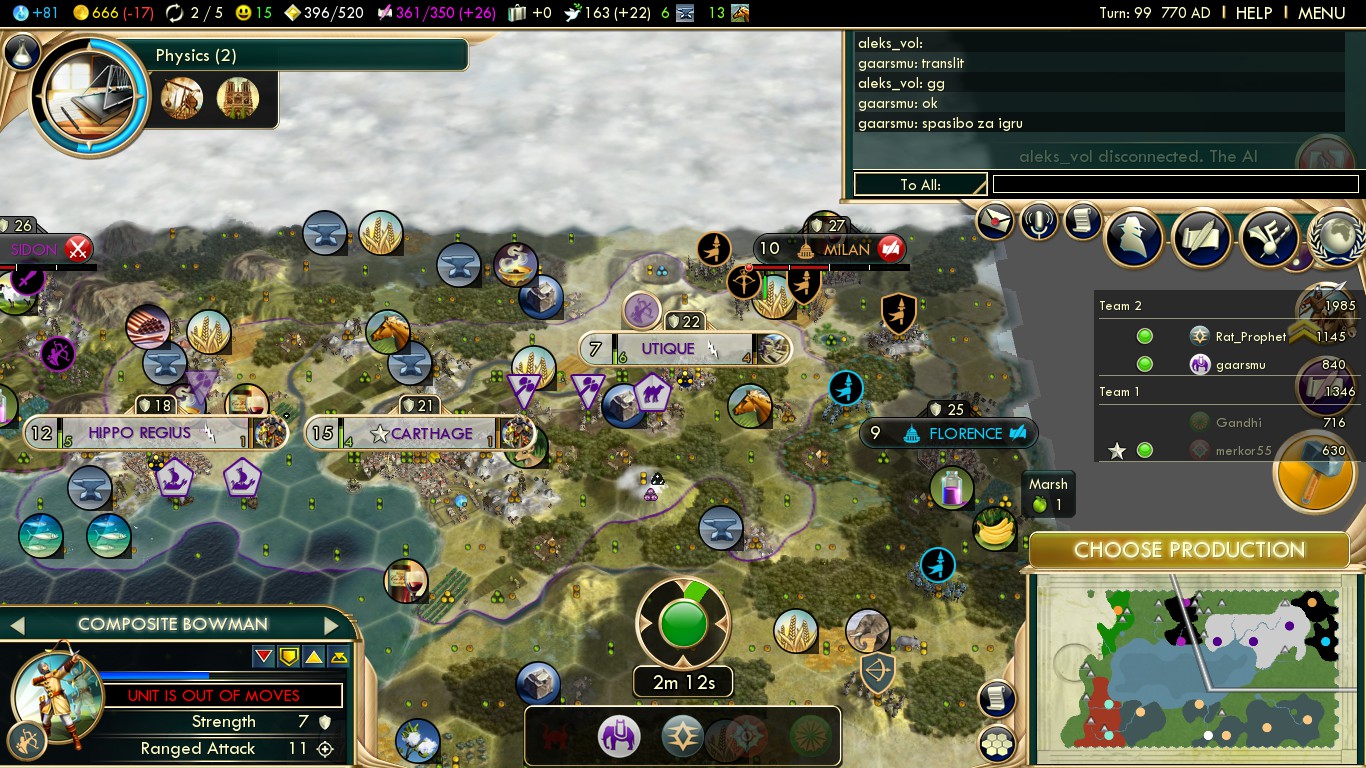Open the social policies scroll-and-quill icon
Image resolution: width=1366 pixels, height=768 pixels.
(1201, 237)
